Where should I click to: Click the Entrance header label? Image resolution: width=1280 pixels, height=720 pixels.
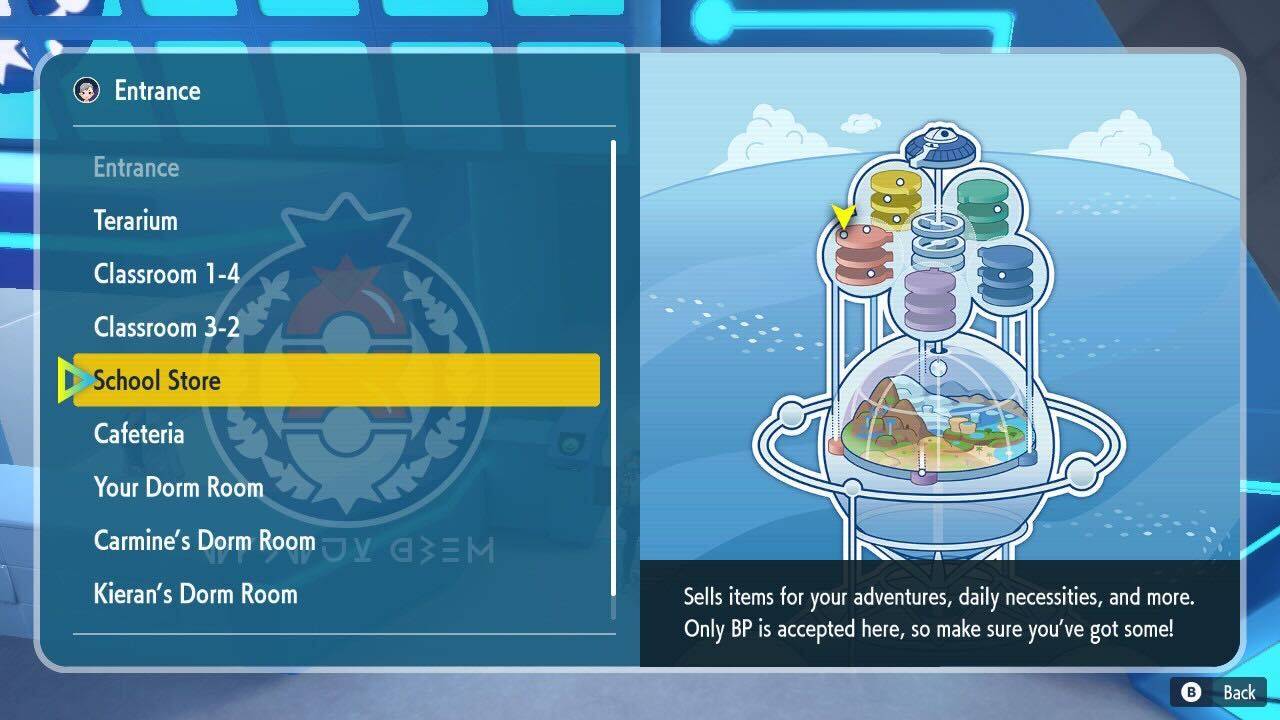(x=157, y=91)
